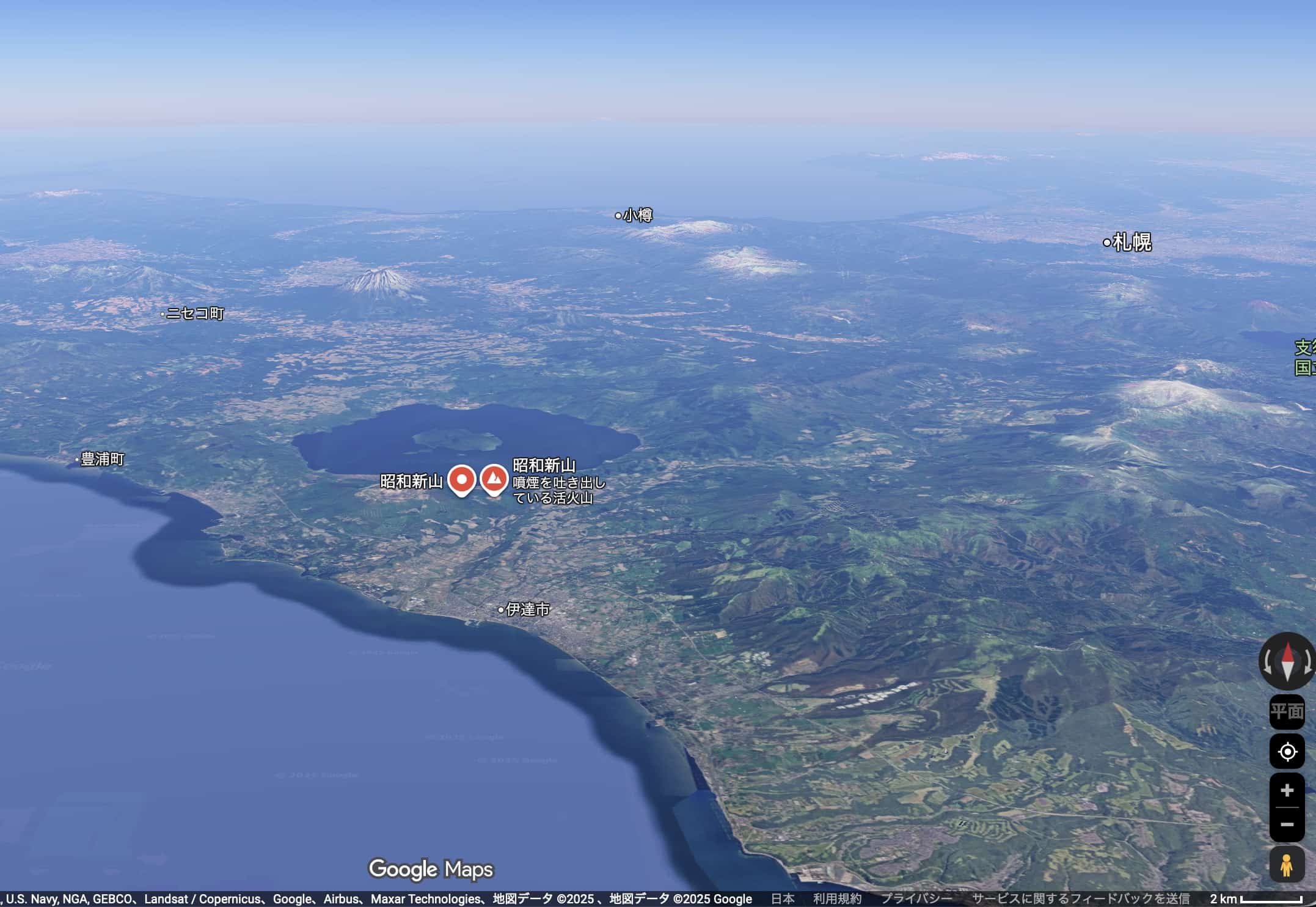Choose the ニセコ町 place label
The image size is (1316, 907).
tap(195, 314)
